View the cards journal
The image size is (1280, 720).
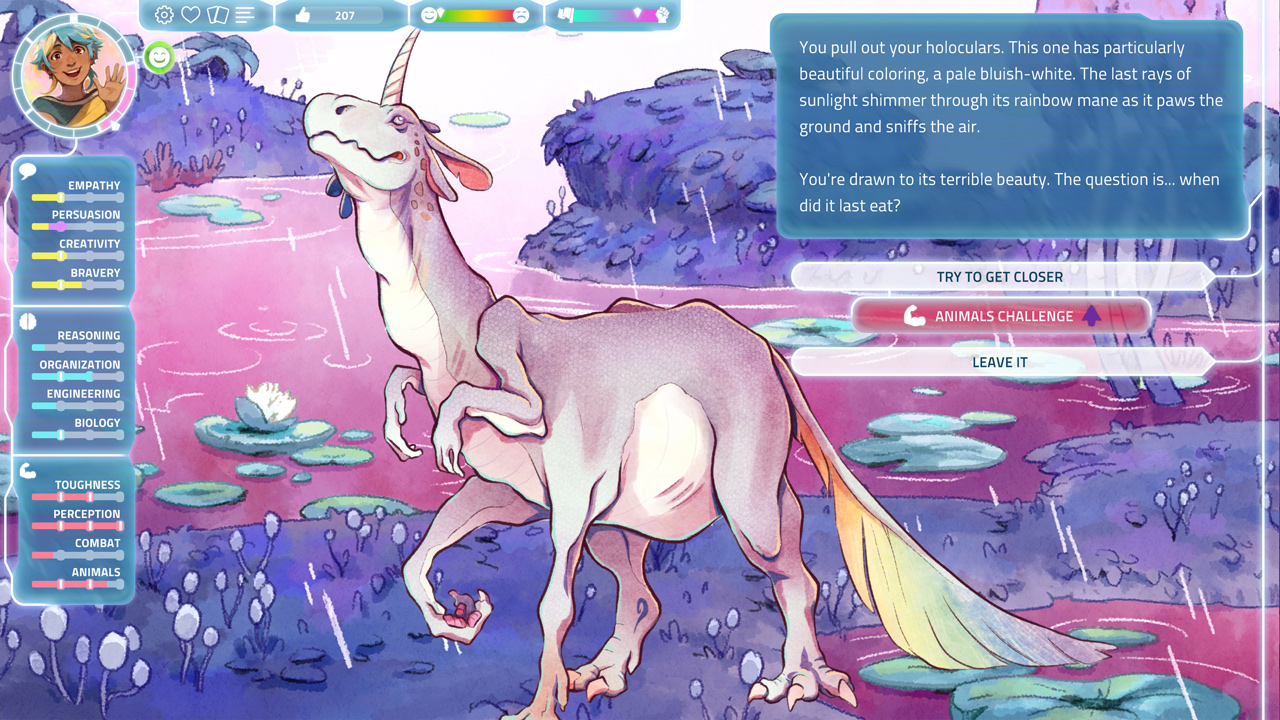[219, 15]
